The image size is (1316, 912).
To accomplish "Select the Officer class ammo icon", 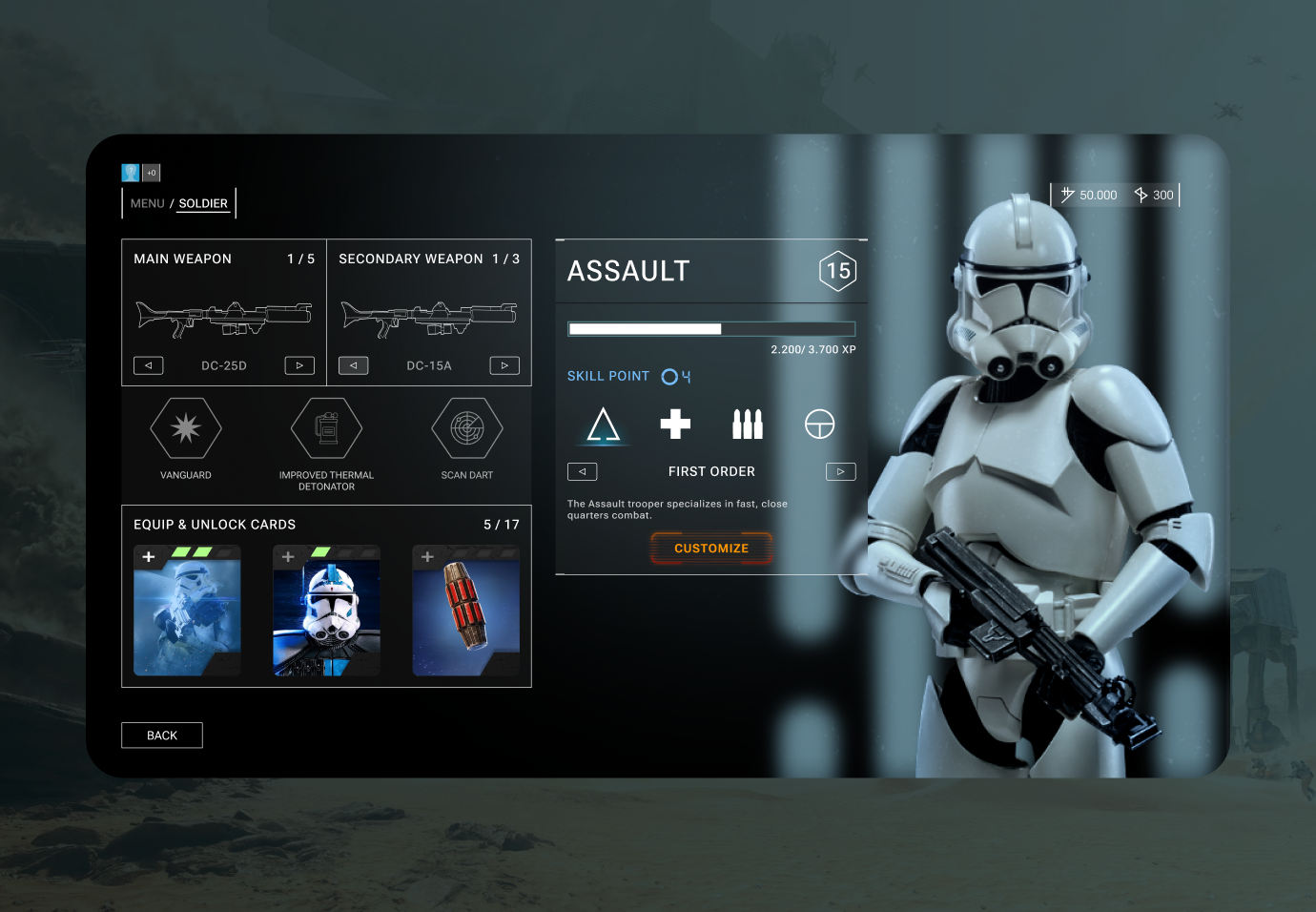I will pos(747,424).
